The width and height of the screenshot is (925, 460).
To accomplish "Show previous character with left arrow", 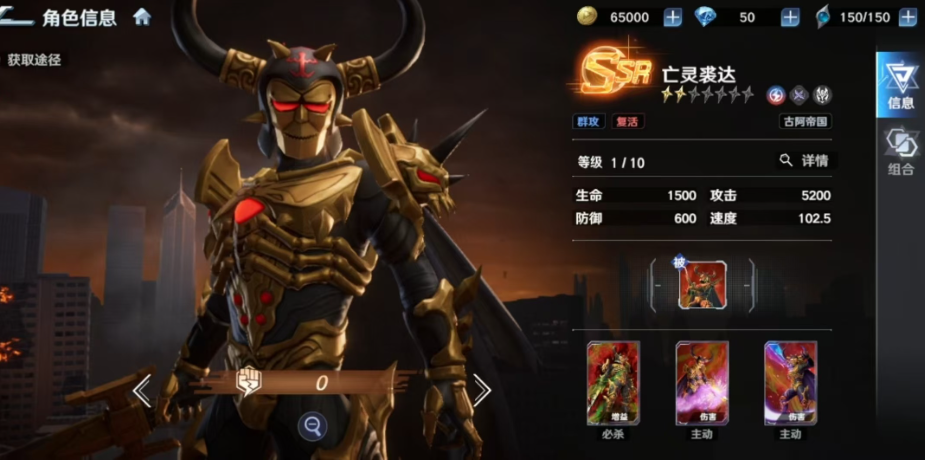I will (x=143, y=390).
